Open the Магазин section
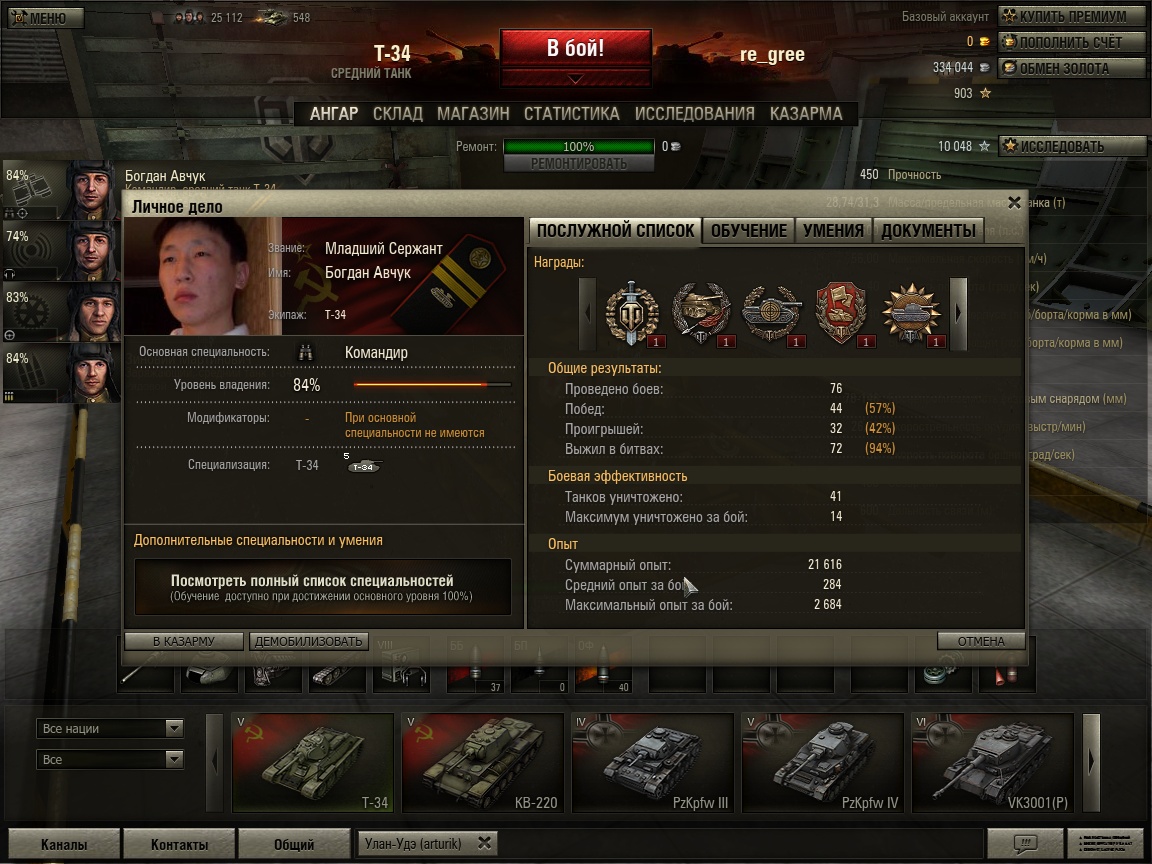1152x864 pixels. coord(473,114)
